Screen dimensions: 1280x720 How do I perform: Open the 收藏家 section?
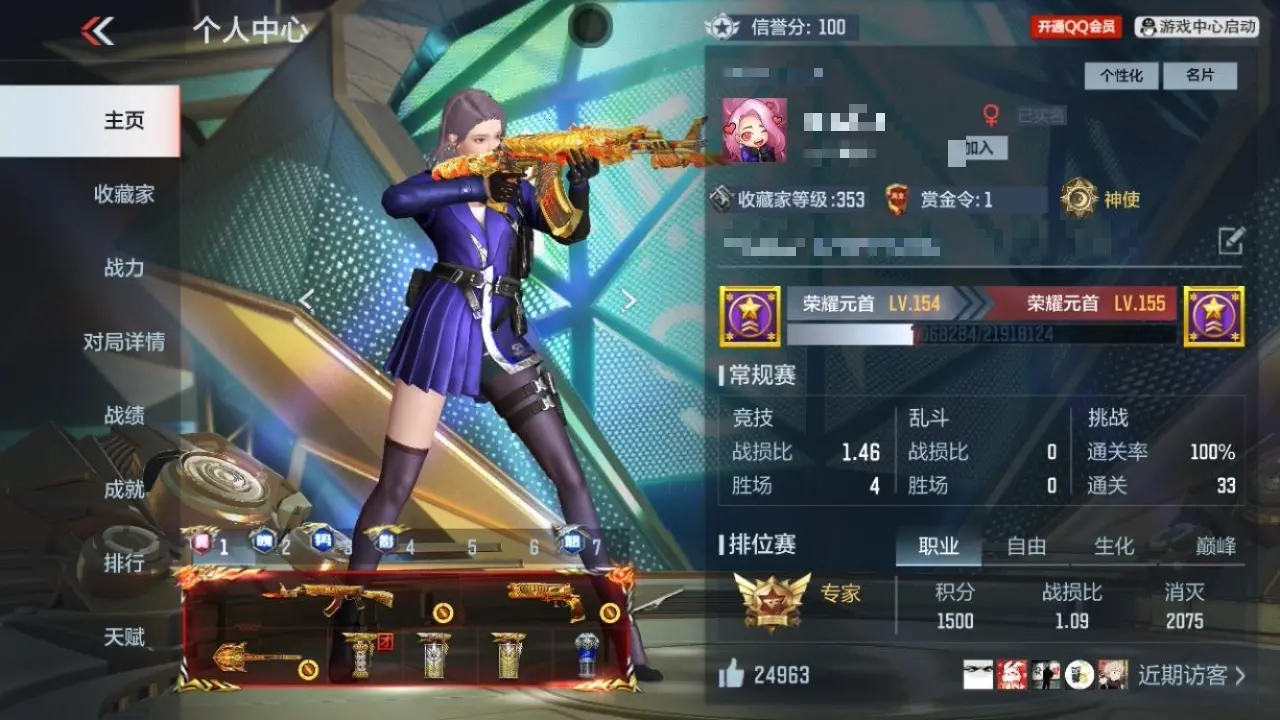pos(124,194)
